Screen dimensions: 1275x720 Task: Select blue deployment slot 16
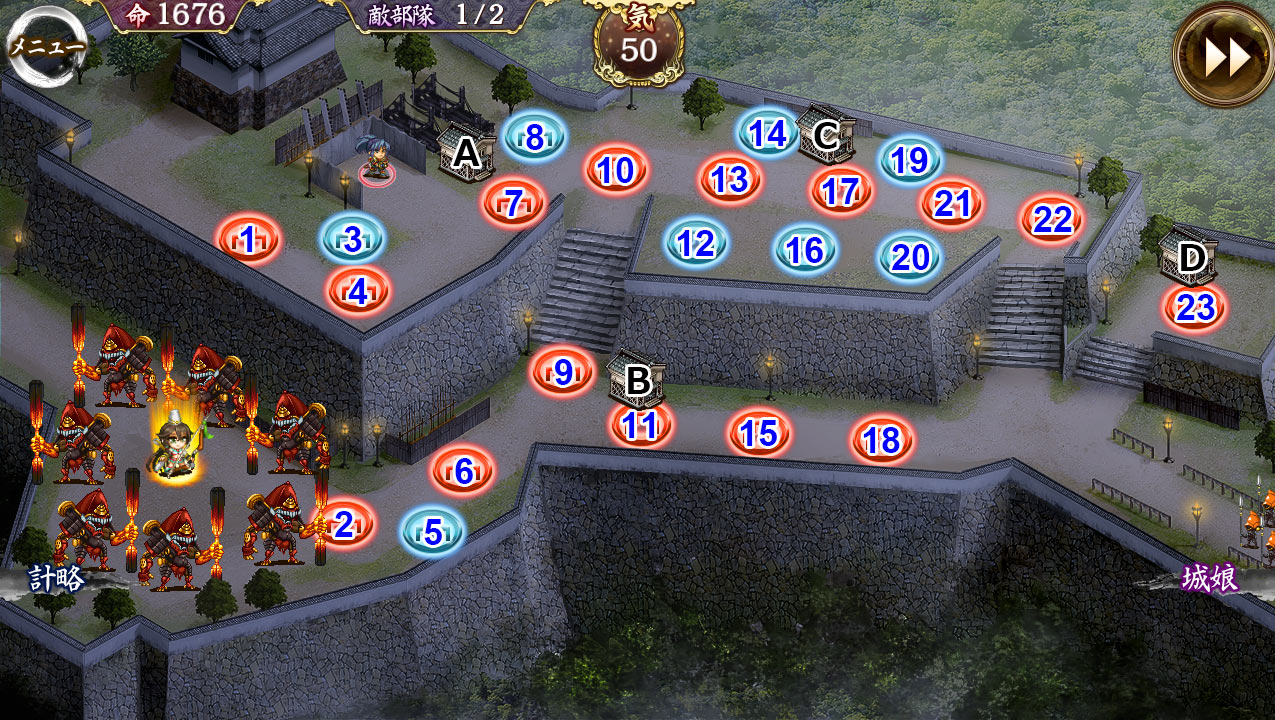(805, 250)
